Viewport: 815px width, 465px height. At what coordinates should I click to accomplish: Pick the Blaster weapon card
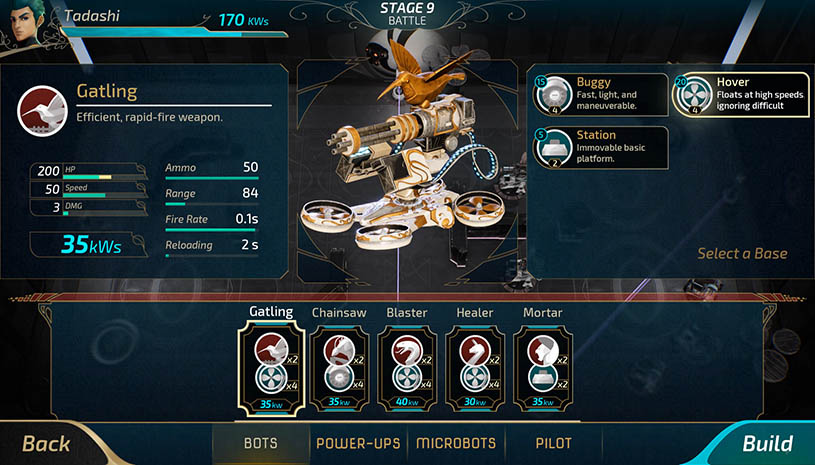[406, 369]
